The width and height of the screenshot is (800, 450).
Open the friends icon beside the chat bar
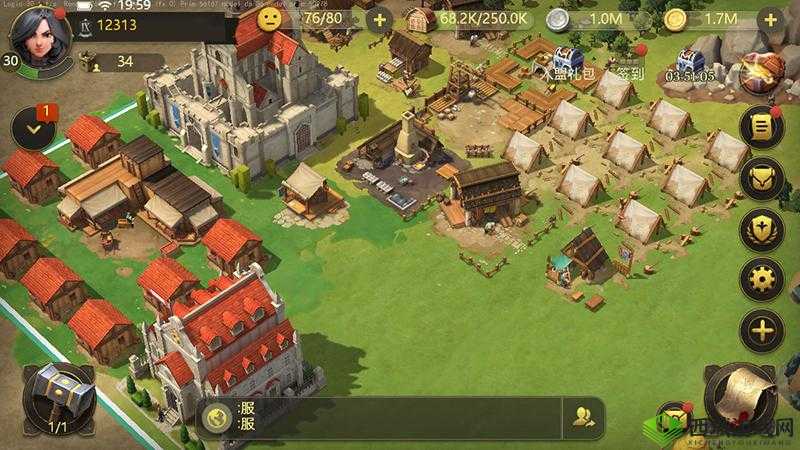pyautogui.click(x=583, y=417)
